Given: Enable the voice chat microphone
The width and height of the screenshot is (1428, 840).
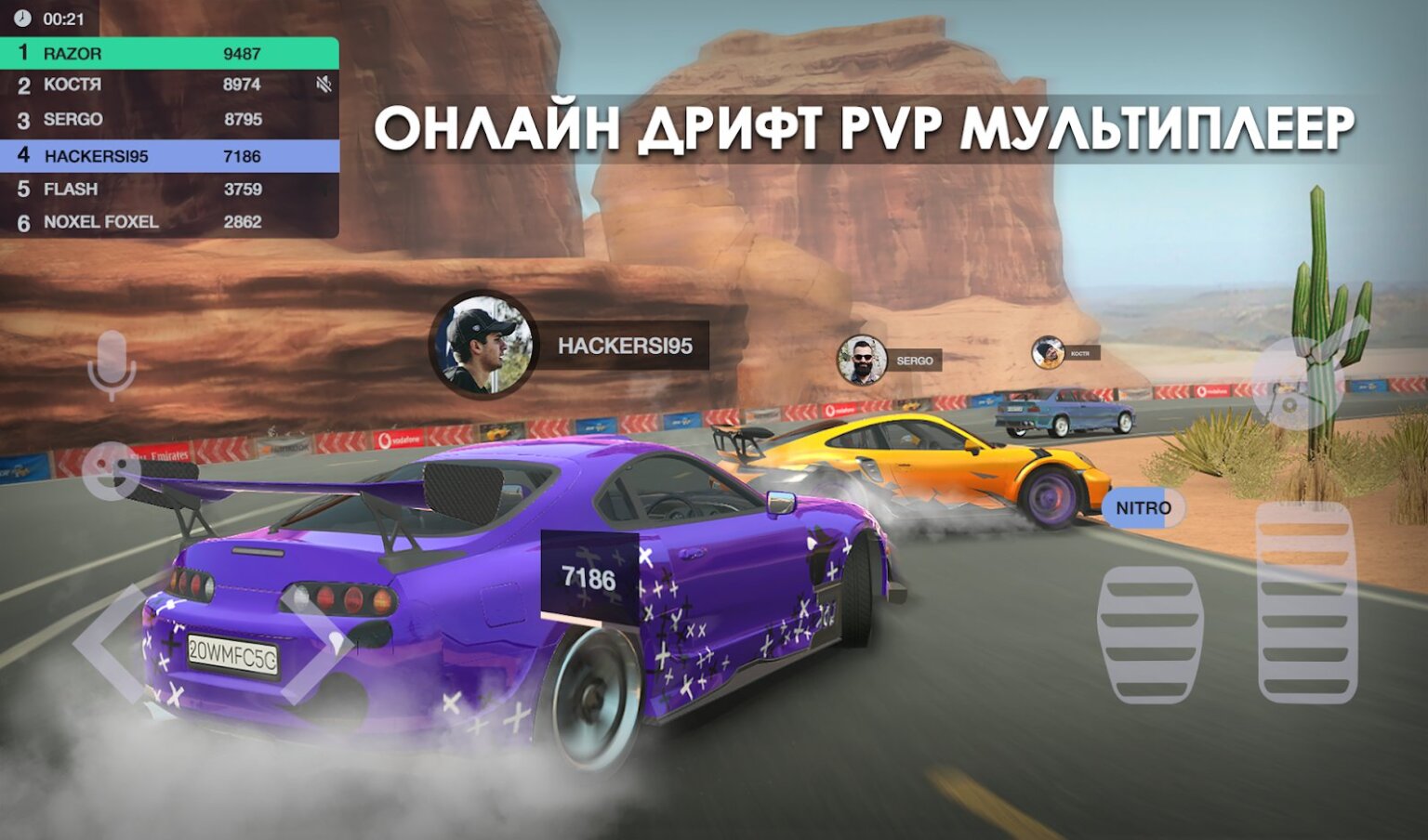Looking at the screenshot, I should (x=110, y=362).
